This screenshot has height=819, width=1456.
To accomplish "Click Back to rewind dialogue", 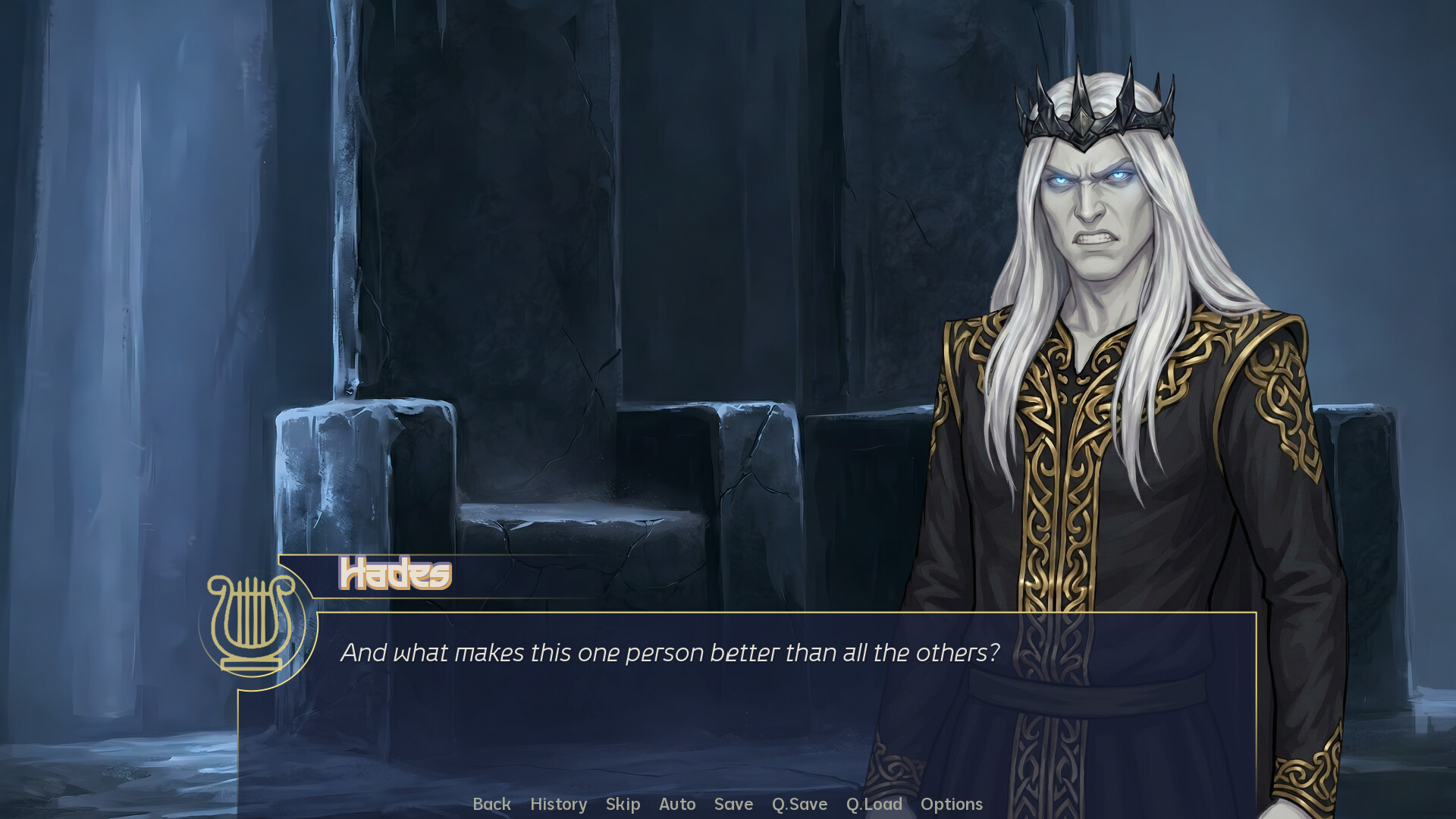I will pos(492,805).
